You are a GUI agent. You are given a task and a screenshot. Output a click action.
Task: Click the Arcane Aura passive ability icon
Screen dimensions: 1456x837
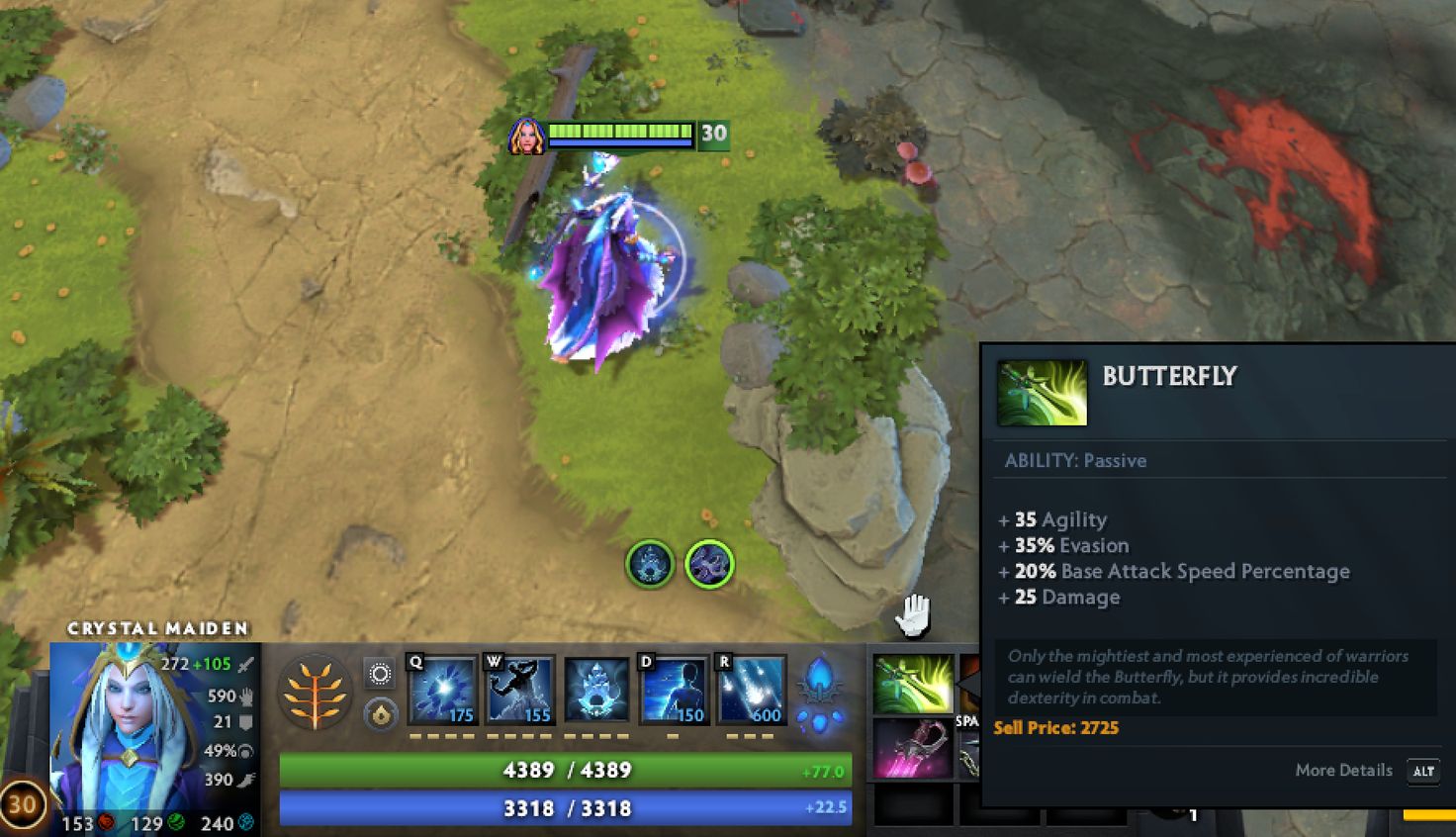(594, 688)
